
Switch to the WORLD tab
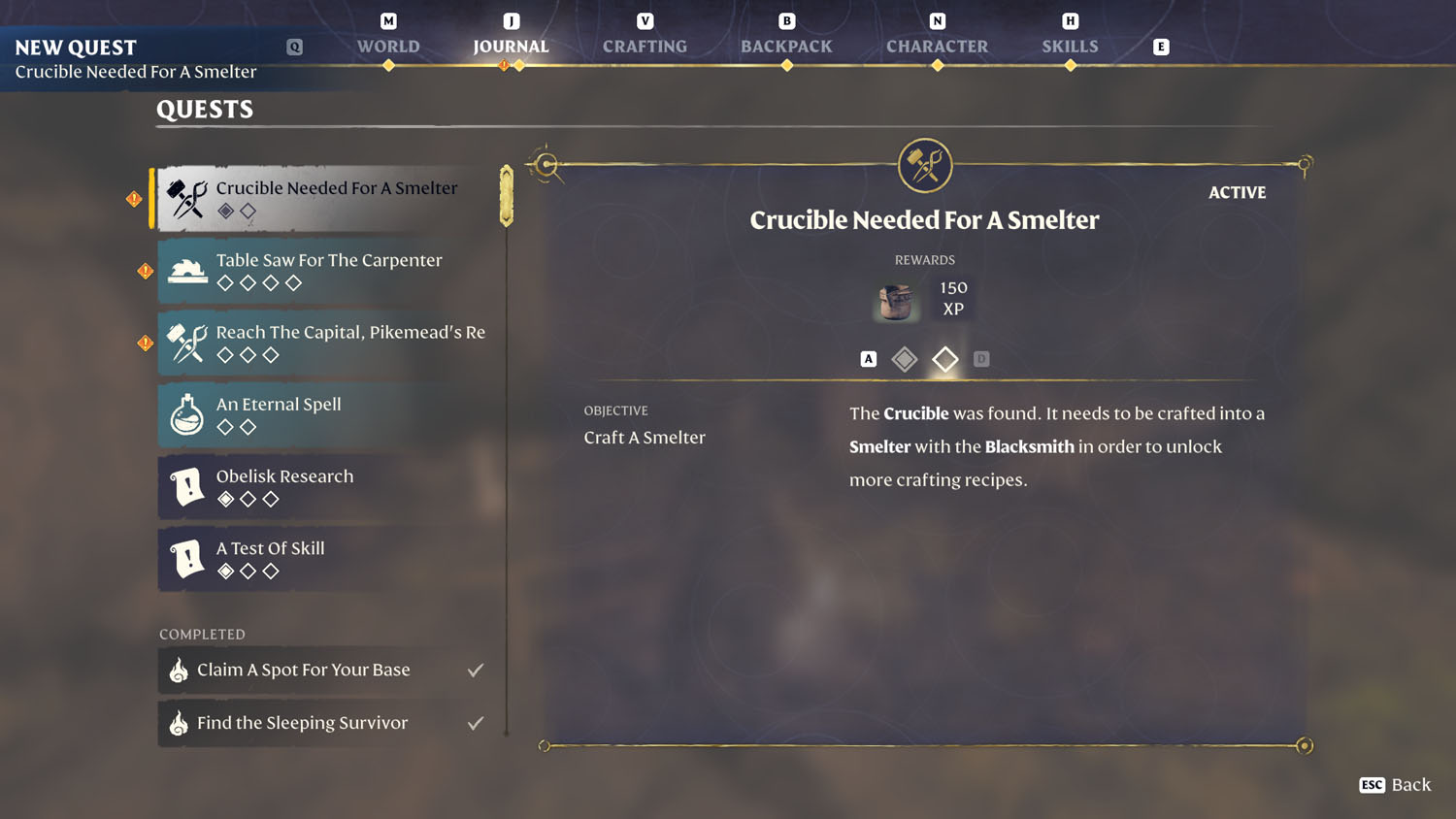click(x=387, y=46)
